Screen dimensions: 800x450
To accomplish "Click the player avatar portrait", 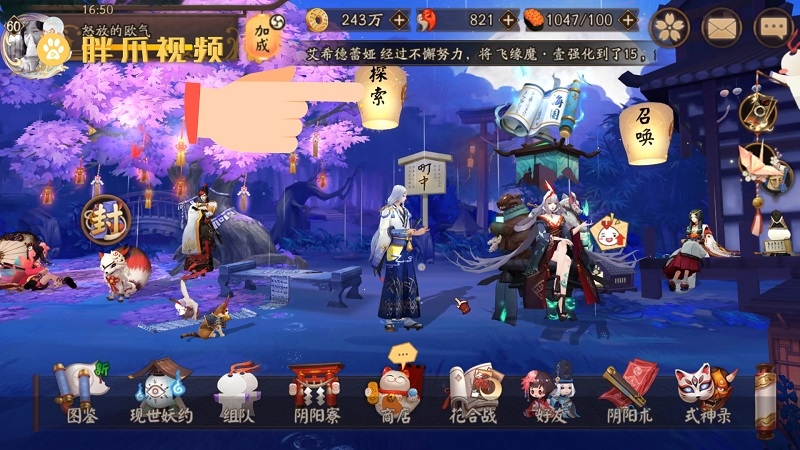I will 32,42.
